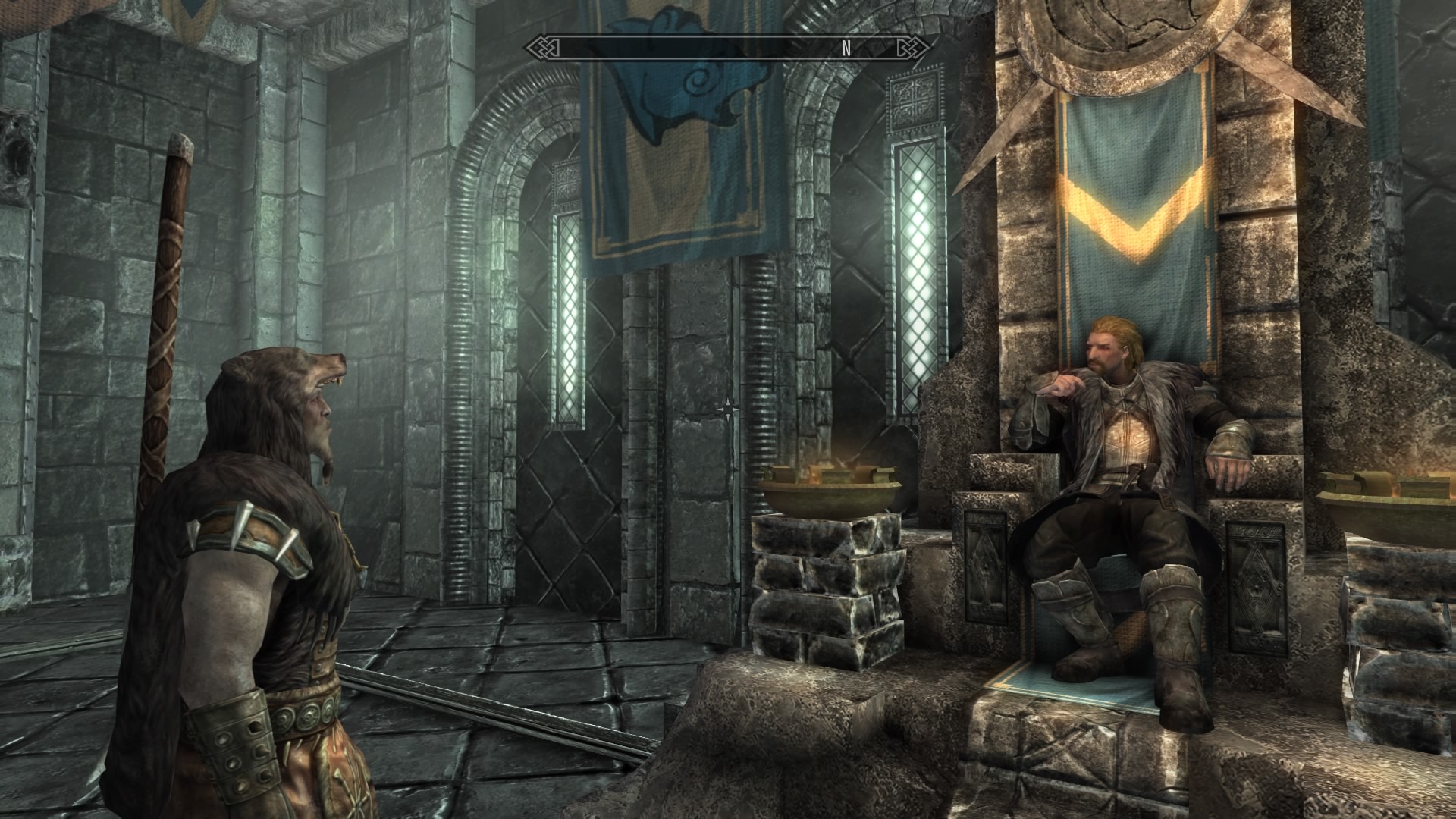Click the North marker on the compass bar

coord(846,49)
